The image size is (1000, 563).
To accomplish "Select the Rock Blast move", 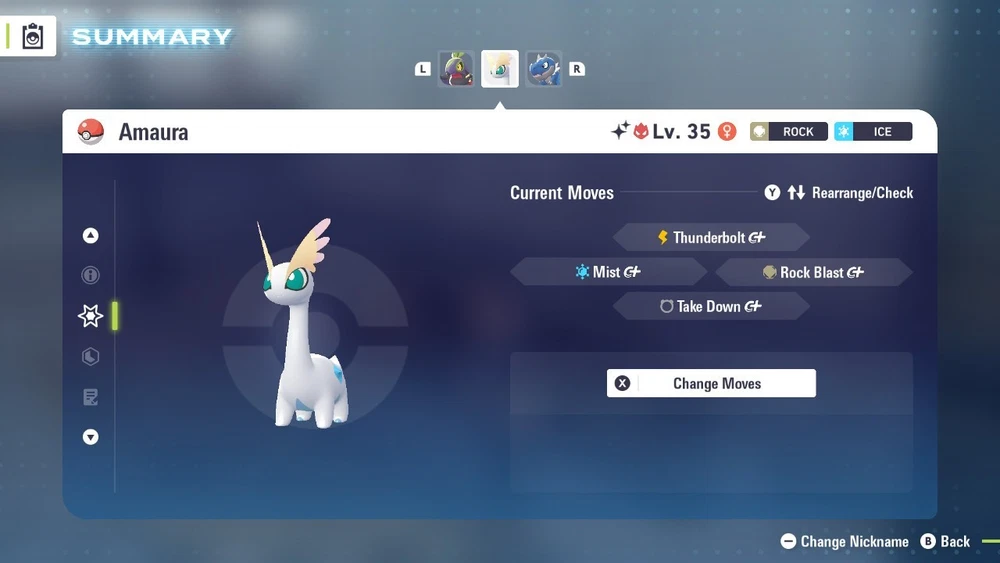I will (813, 272).
